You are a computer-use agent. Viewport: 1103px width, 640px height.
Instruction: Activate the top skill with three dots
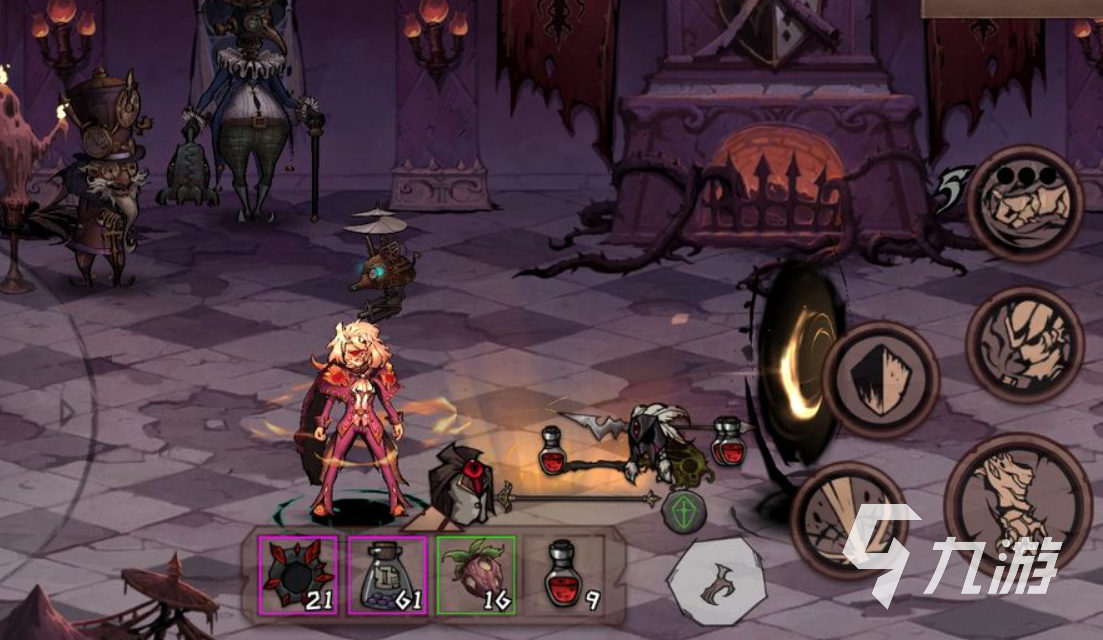(1024, 204)
